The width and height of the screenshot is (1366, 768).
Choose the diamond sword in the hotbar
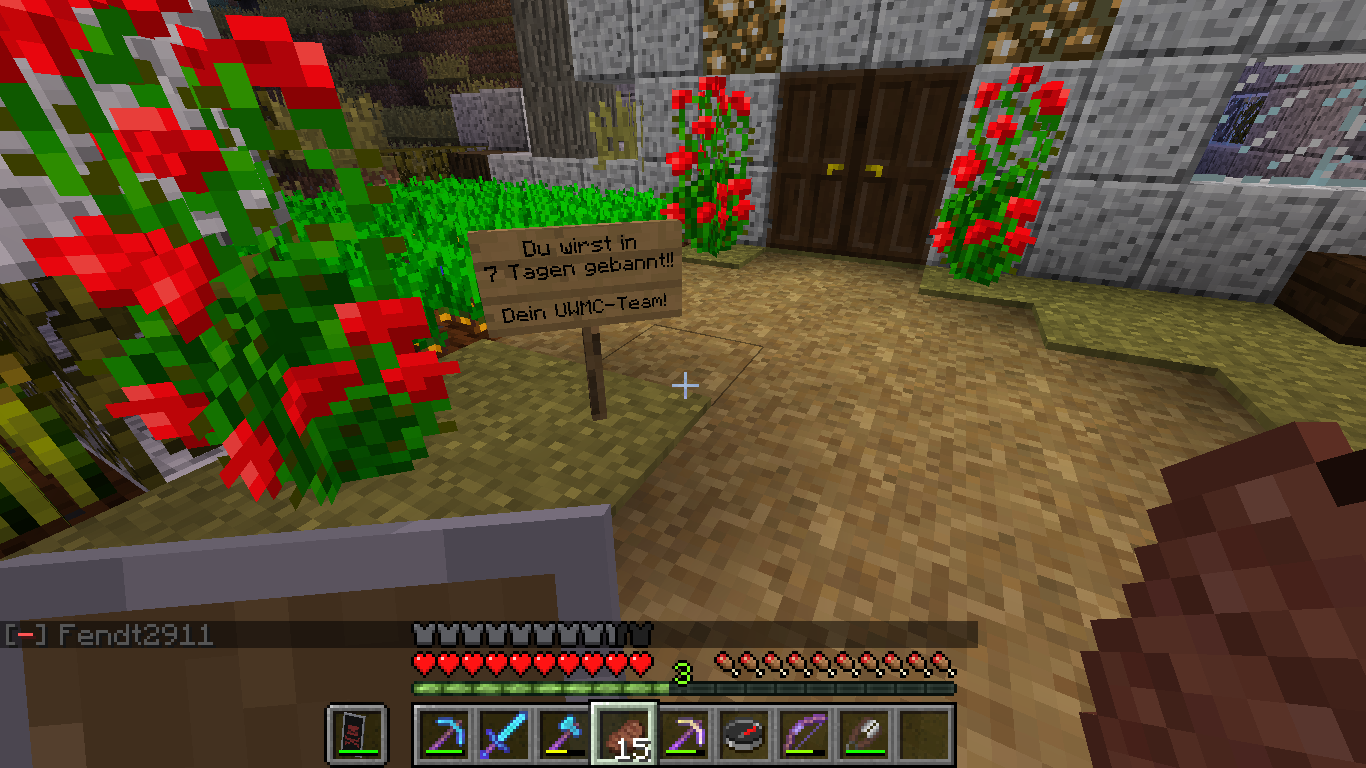(504, 734)
